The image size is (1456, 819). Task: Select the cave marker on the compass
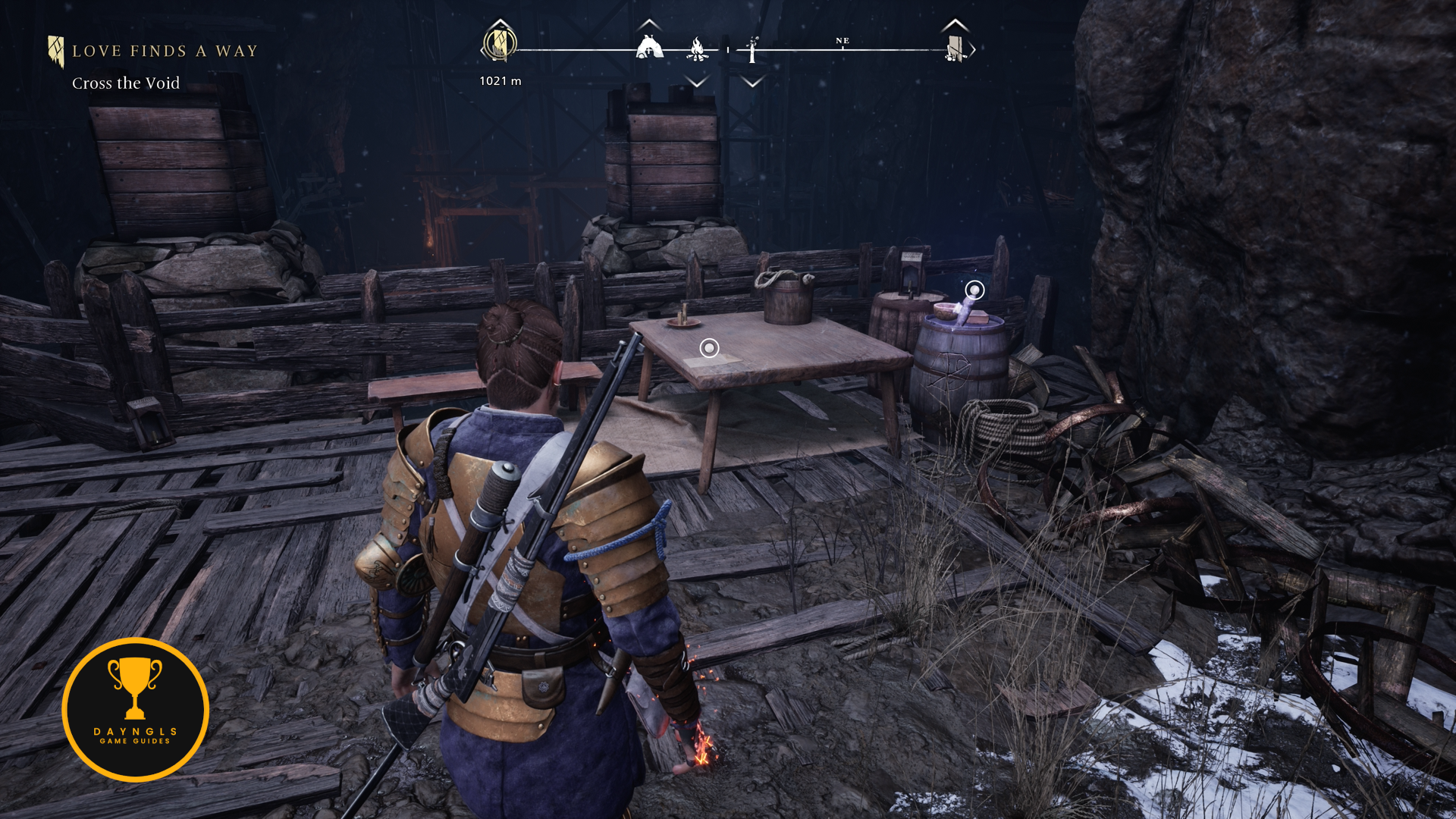(x=649, y=48)
